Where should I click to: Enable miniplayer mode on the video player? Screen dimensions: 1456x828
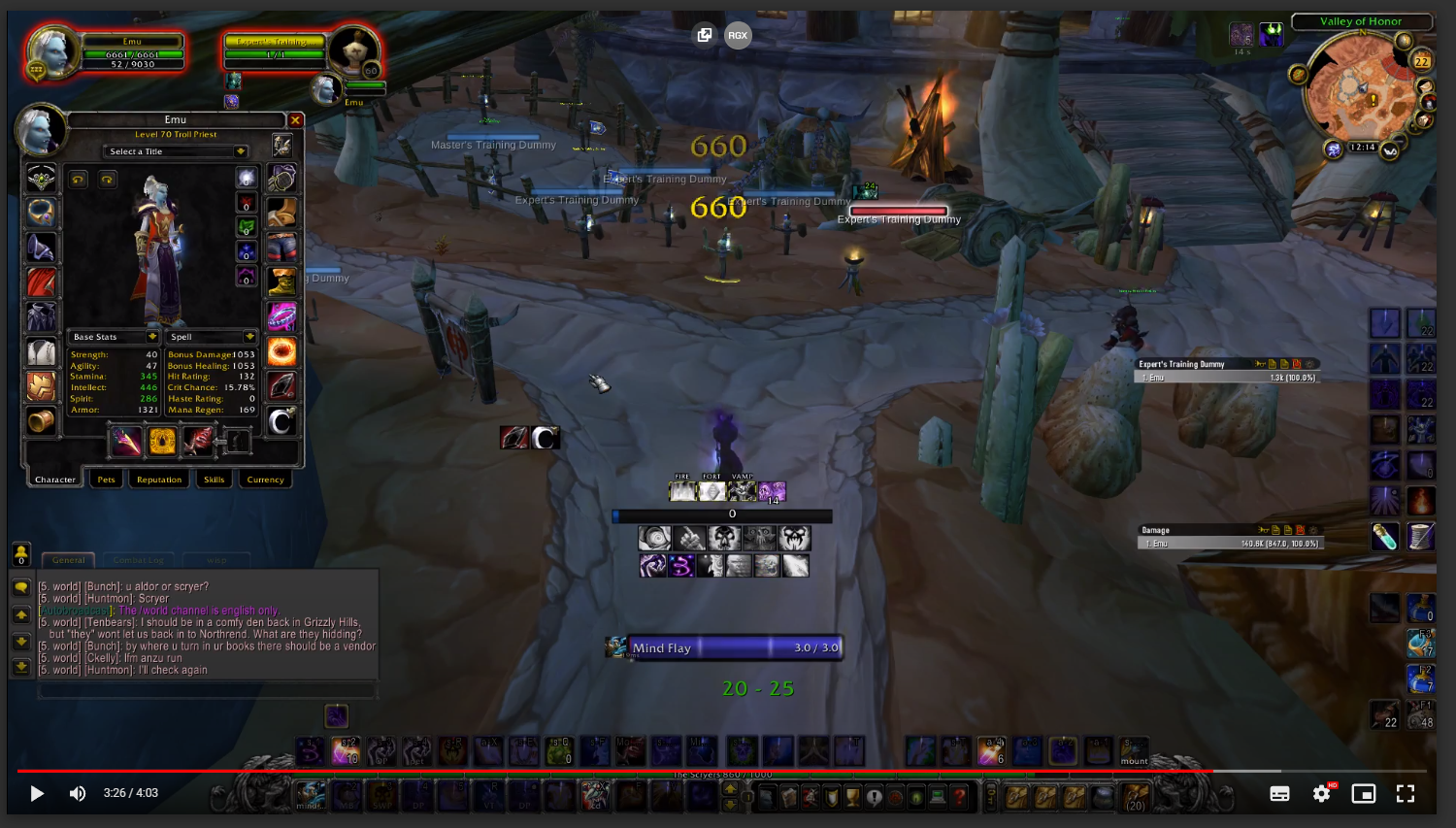[x=1363, y=793]
